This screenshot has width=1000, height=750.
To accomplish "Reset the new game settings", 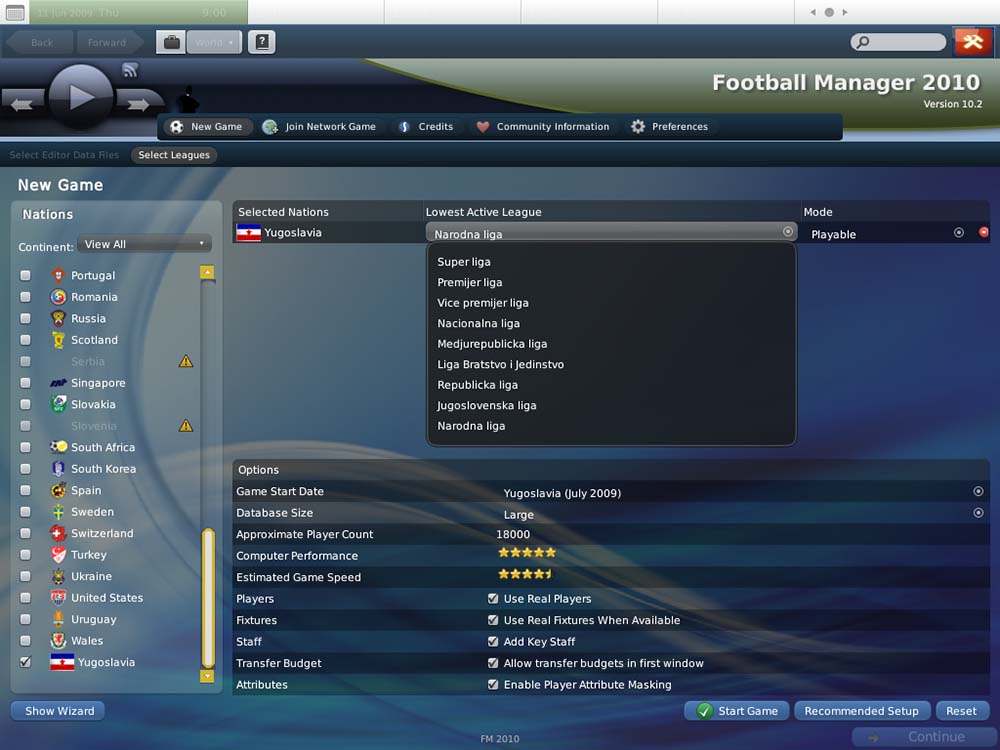I will [961, 711].
